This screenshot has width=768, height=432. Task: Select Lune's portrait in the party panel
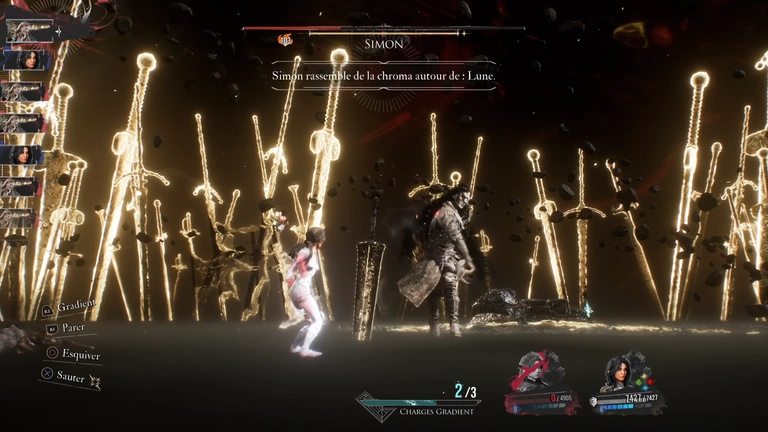(621, 372)
